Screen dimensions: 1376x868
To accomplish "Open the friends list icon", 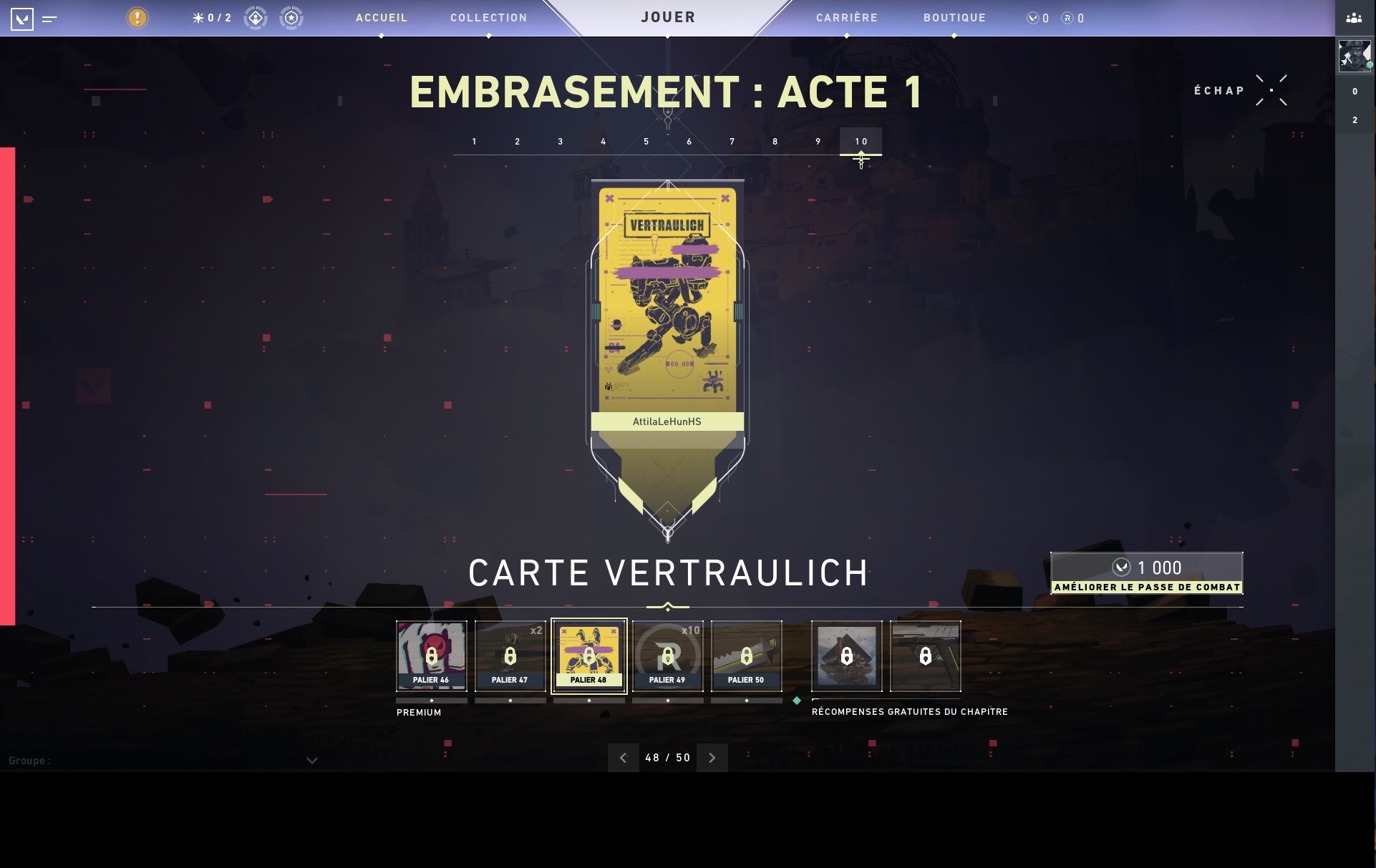I will click(1354, 18).
